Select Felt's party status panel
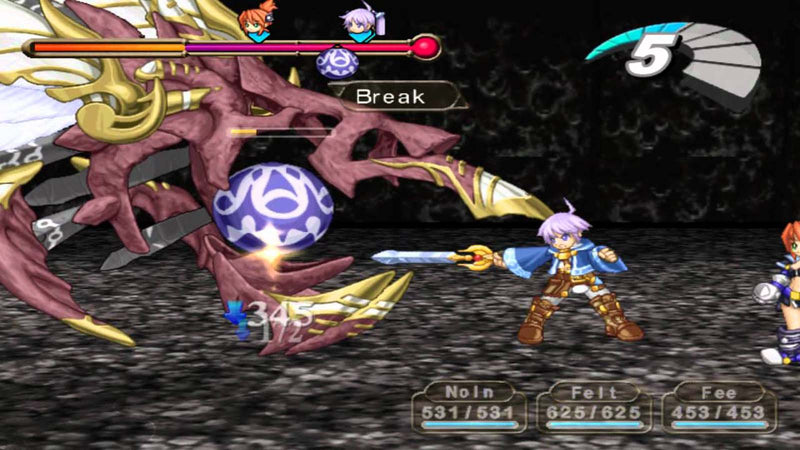Image resolution: width=800 pixels, height=450 pixels. tap(594, 405)
